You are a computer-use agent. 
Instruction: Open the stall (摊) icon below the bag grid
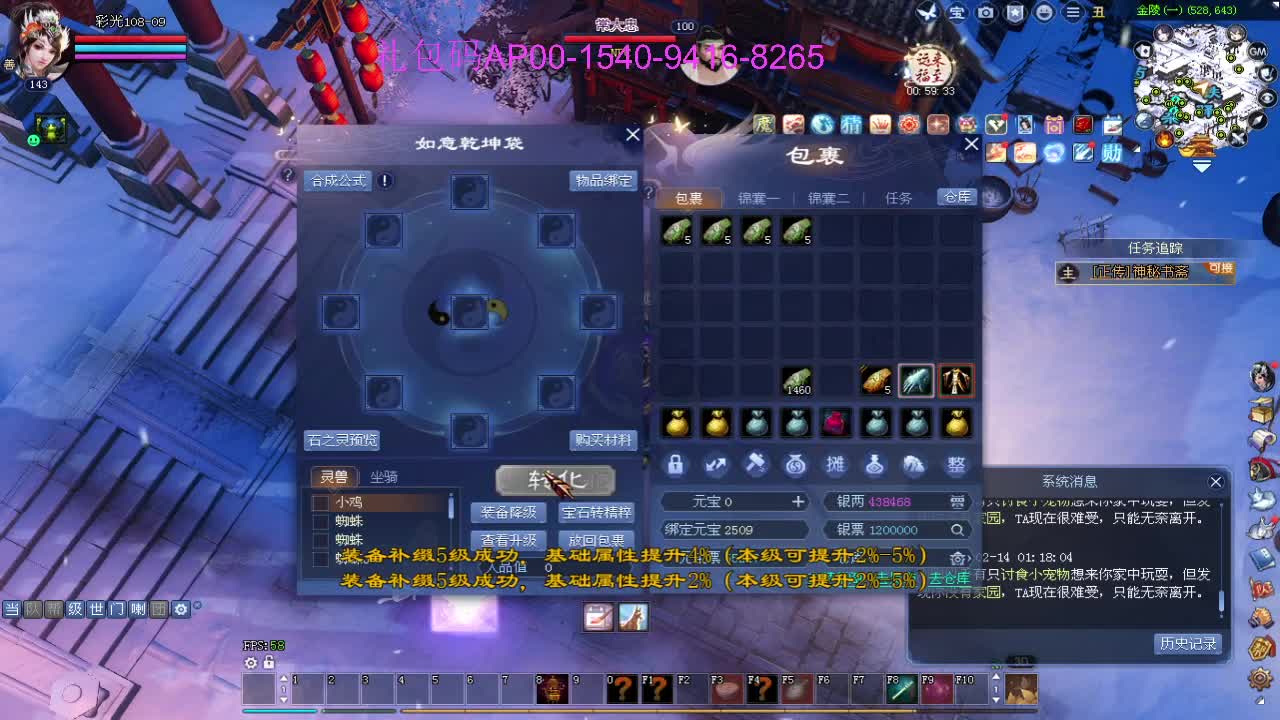836,464
